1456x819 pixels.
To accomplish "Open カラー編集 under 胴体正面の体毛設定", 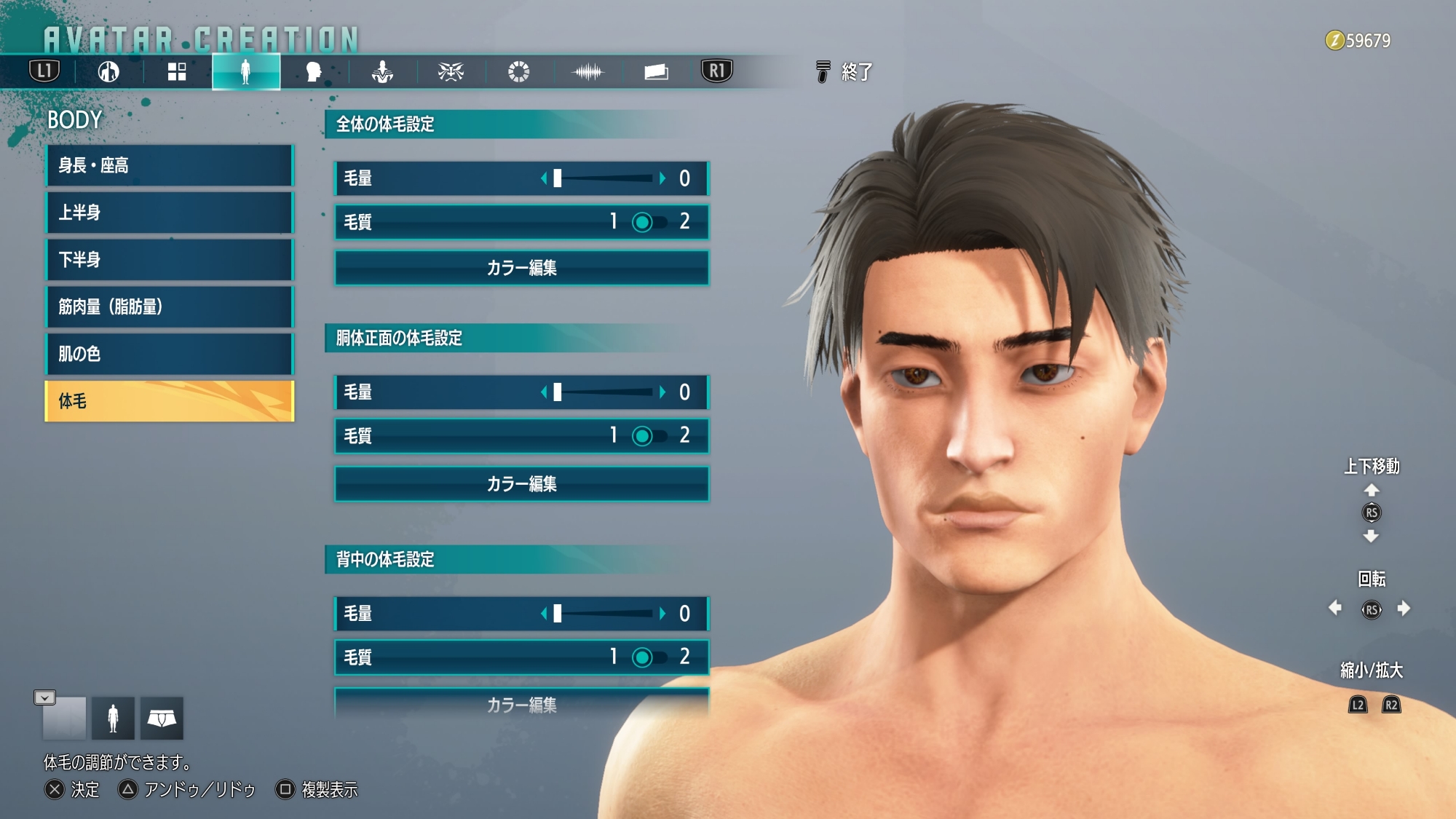I will [521, 484].
